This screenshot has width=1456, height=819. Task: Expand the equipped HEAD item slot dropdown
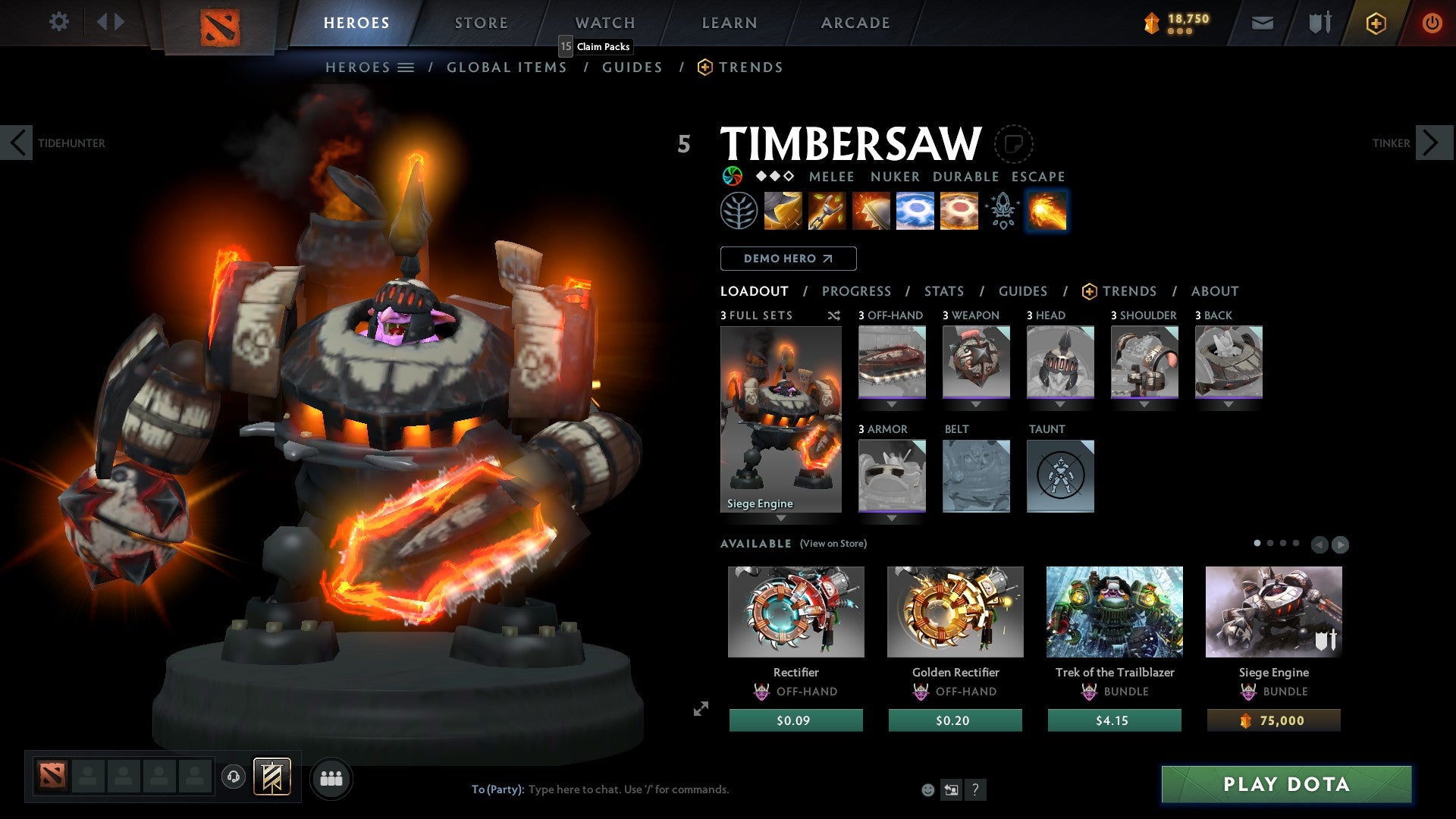1060,404
